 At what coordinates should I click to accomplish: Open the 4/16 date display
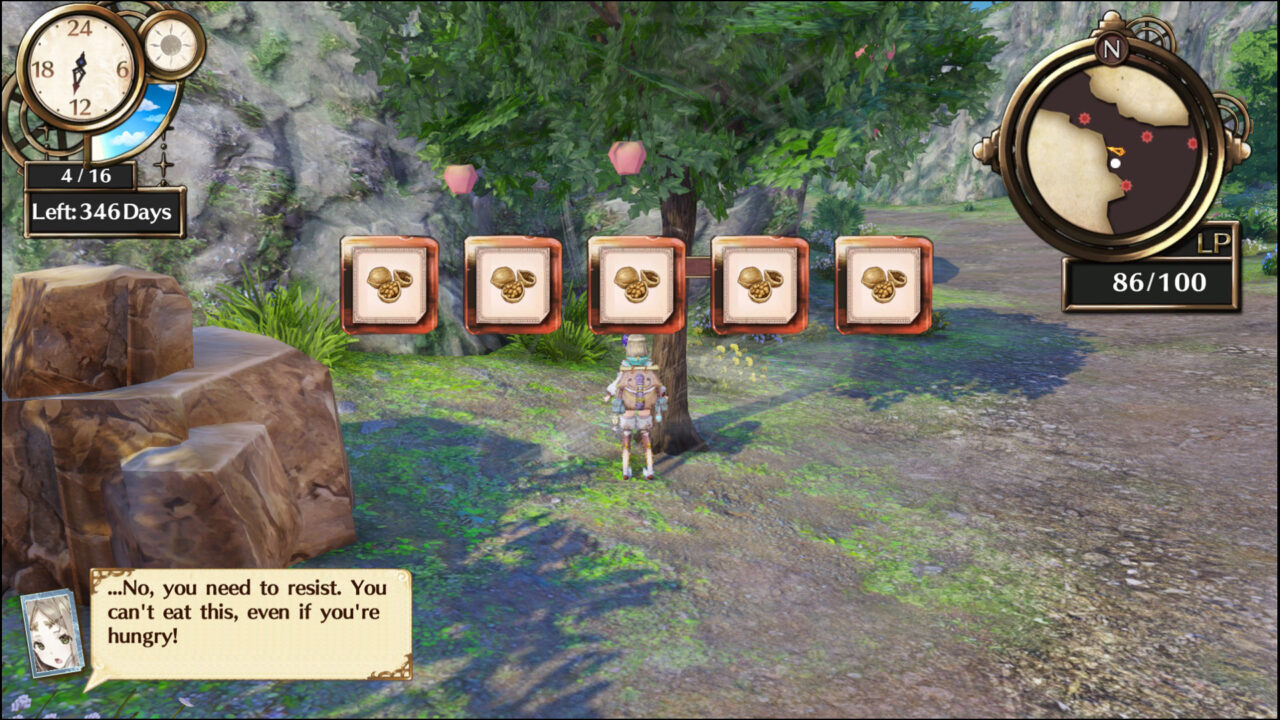(85, 174)
